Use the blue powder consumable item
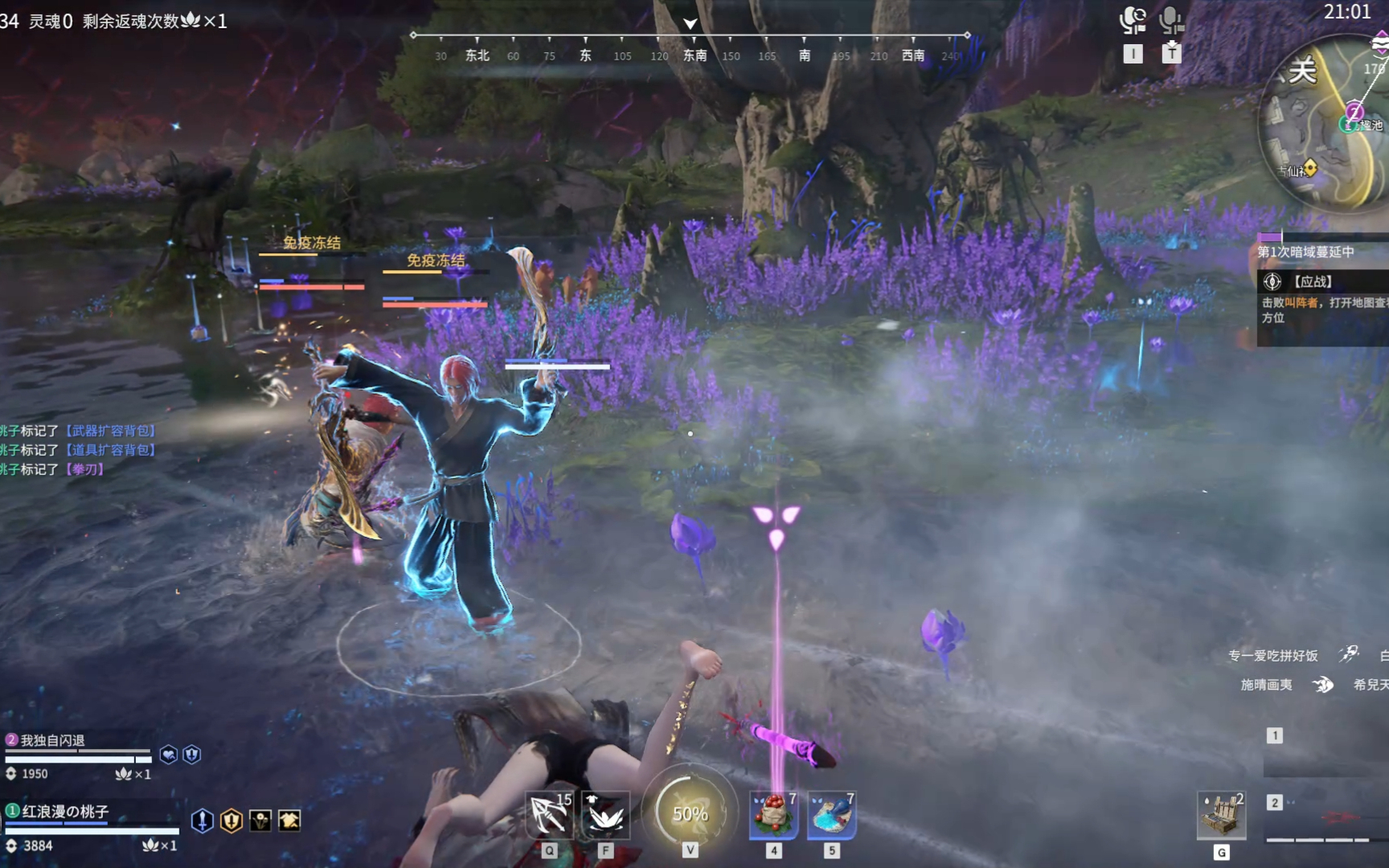Viewport: 1389px width, 868px height. pyautogui.click(x=831, y=815)
